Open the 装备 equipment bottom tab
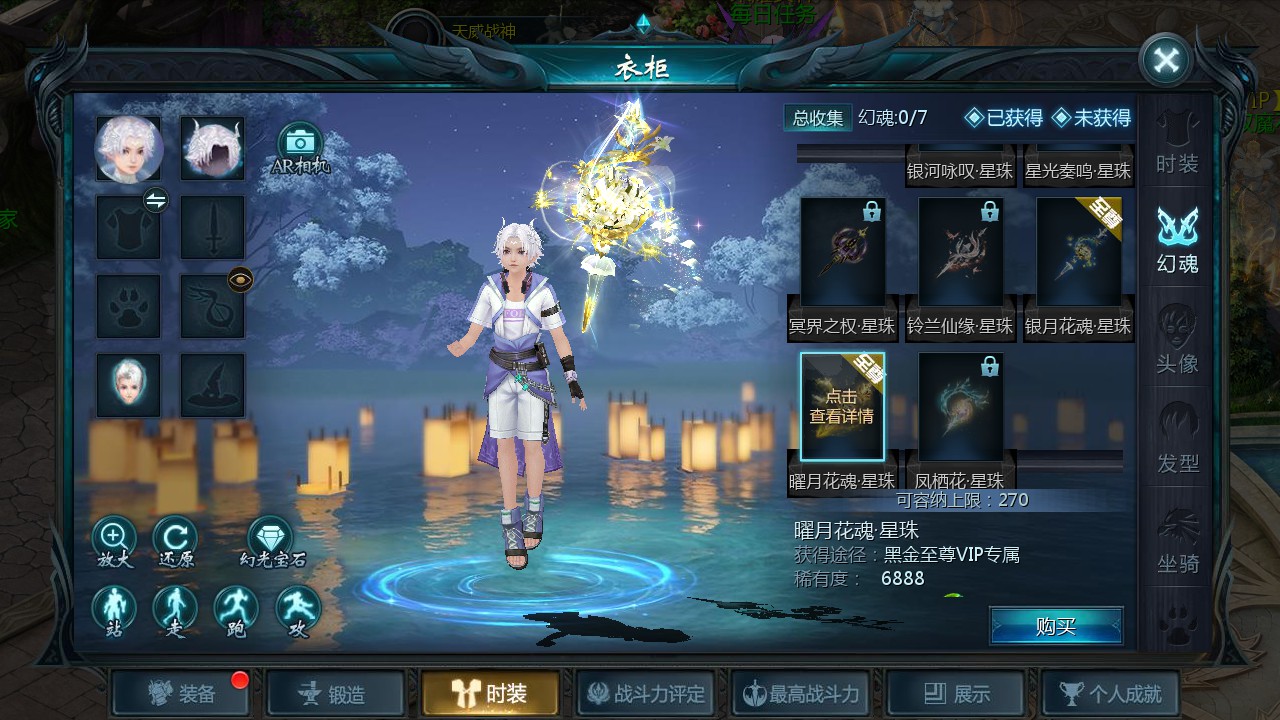Viewport: 1280px width, 720px height. 181,694
